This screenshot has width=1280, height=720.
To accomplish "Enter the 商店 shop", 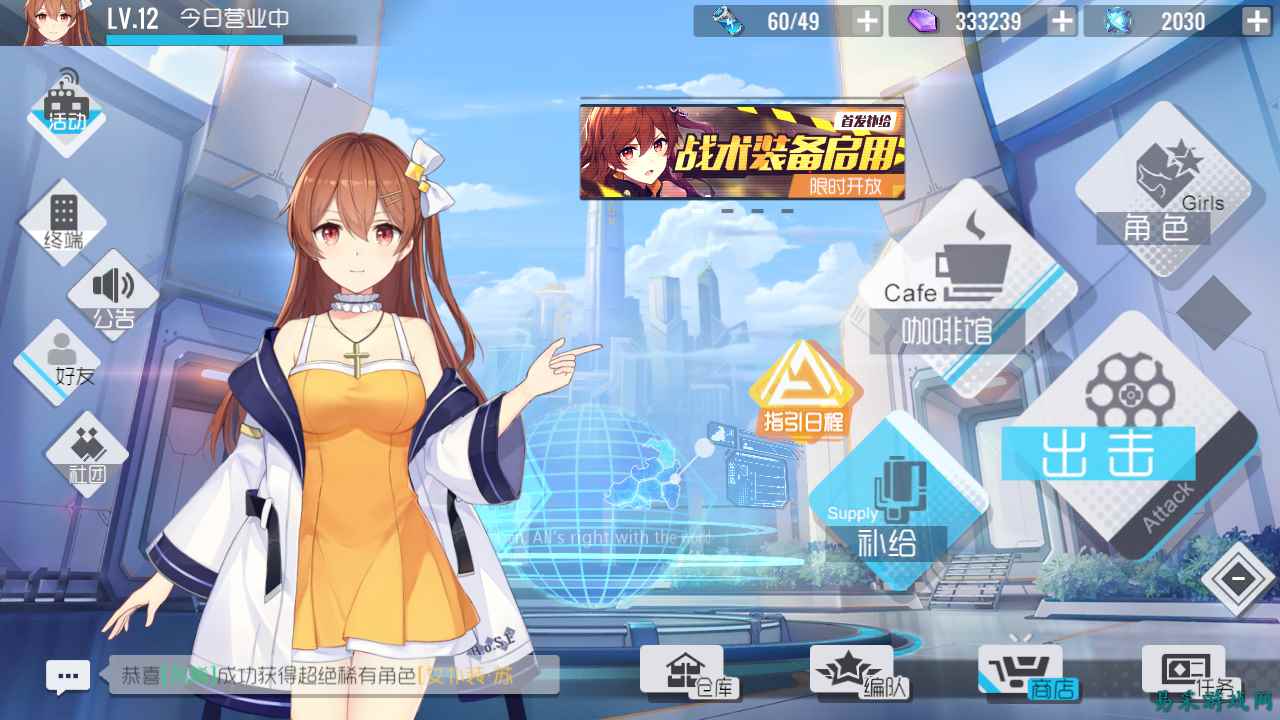I will point(1019,670).
